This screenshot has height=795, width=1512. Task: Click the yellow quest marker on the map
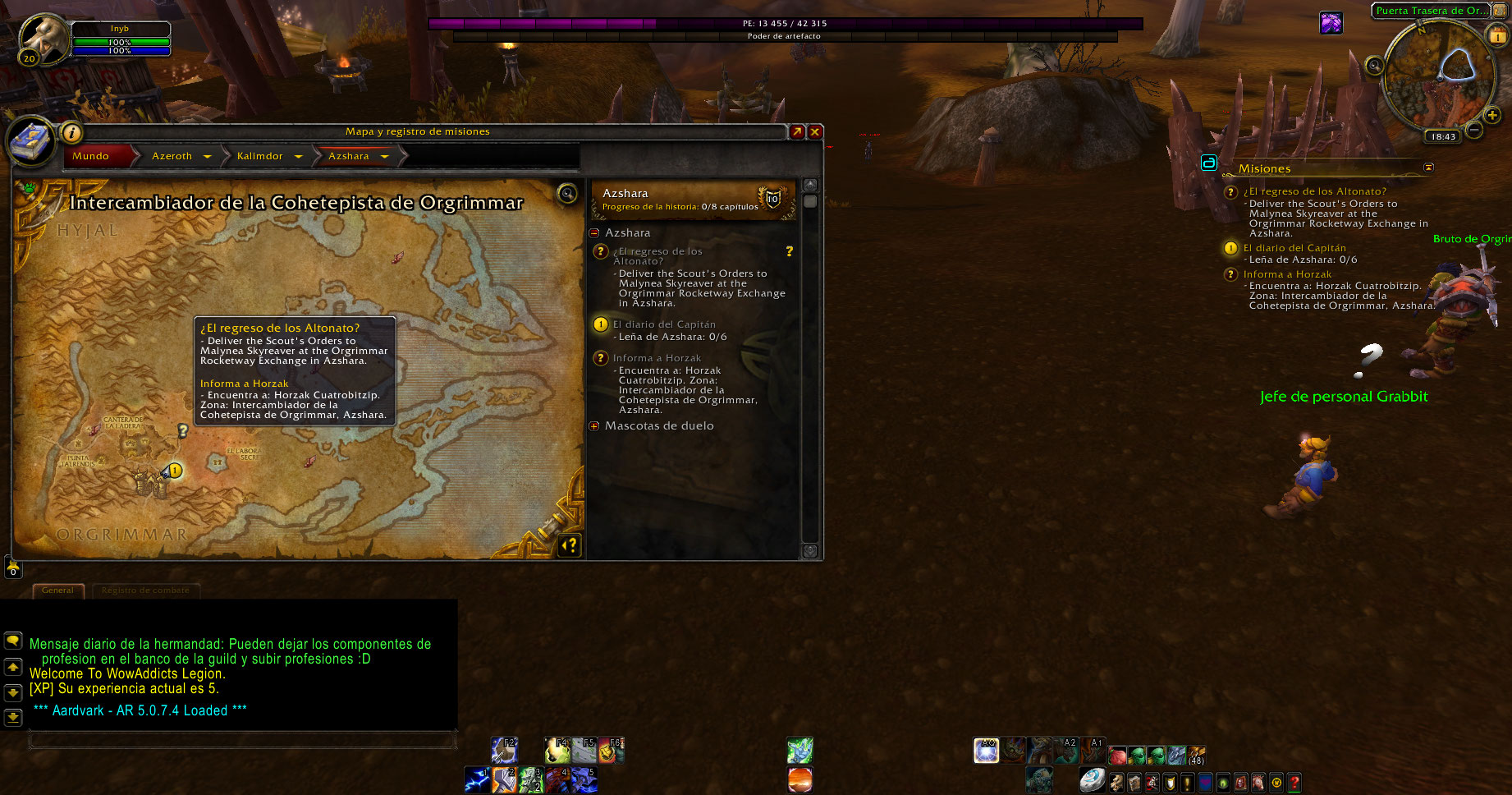coord(175,471)
